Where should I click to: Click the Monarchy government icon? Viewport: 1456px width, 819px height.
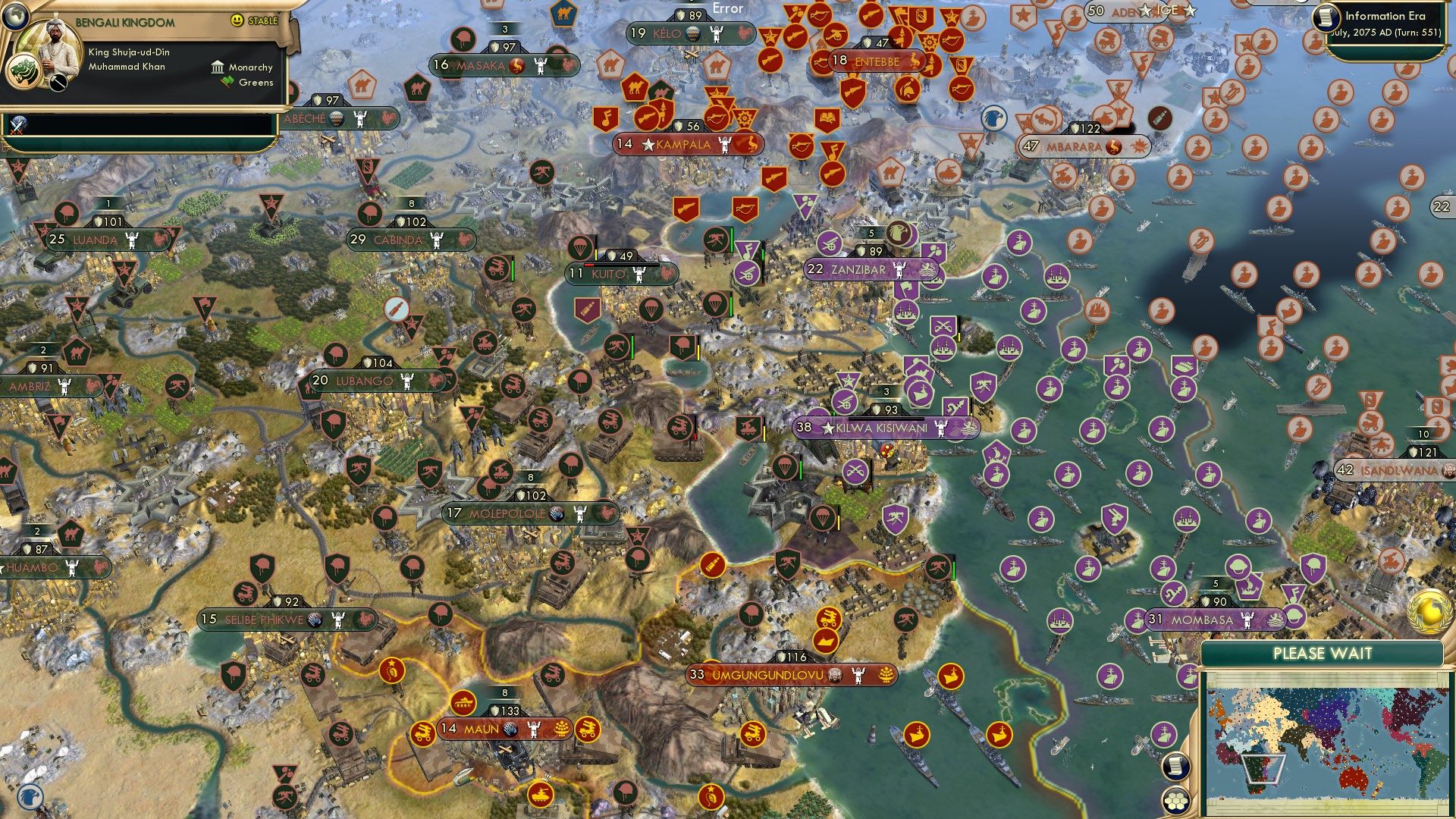[216, 67]
